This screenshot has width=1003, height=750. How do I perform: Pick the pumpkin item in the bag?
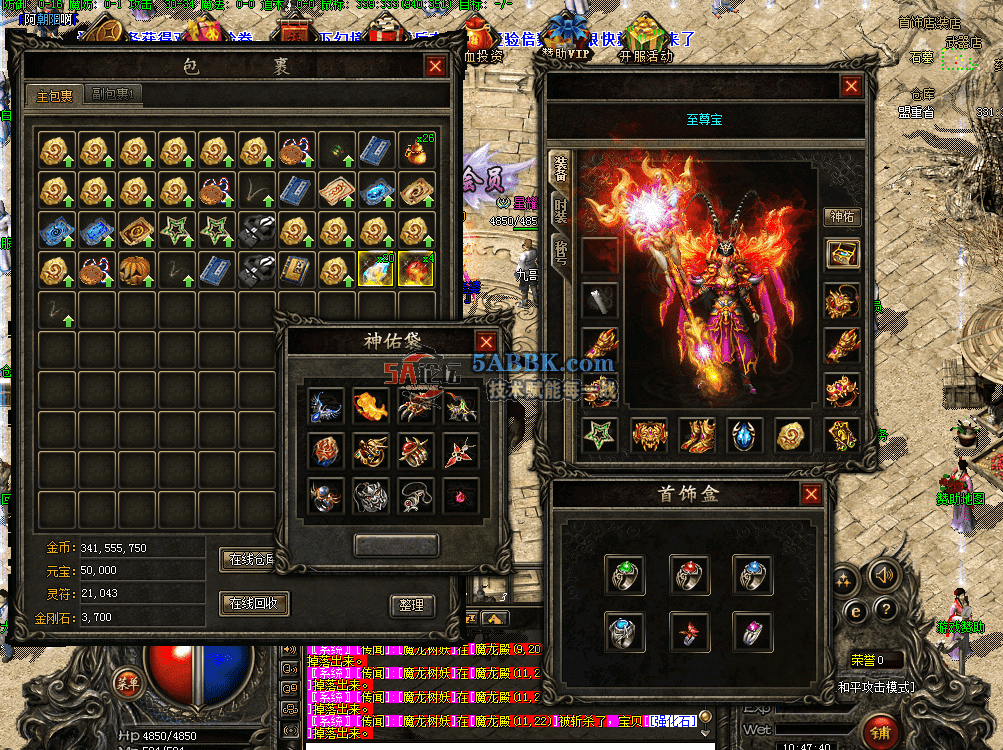(x=136, y=268)
